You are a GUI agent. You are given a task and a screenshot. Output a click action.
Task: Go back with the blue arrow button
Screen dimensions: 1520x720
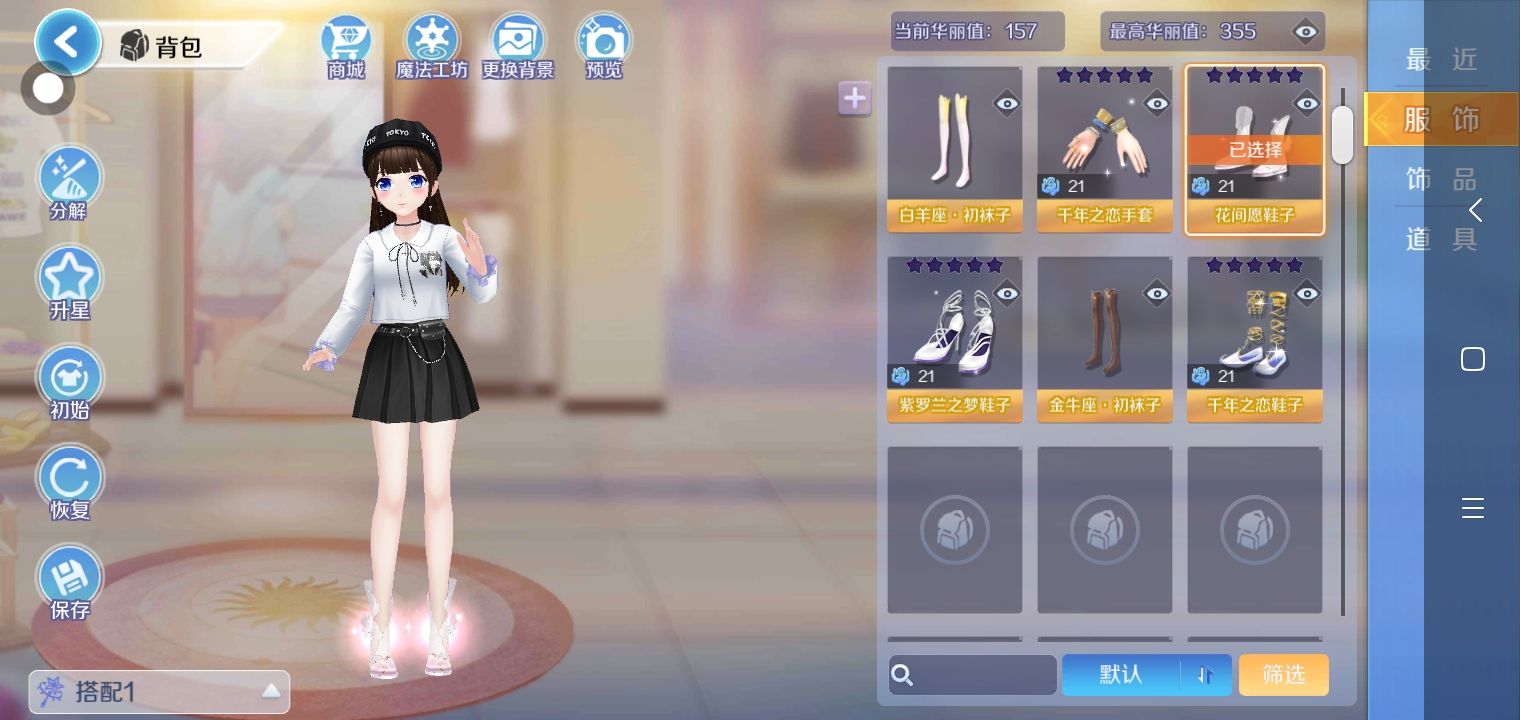(x=68, y=43)
